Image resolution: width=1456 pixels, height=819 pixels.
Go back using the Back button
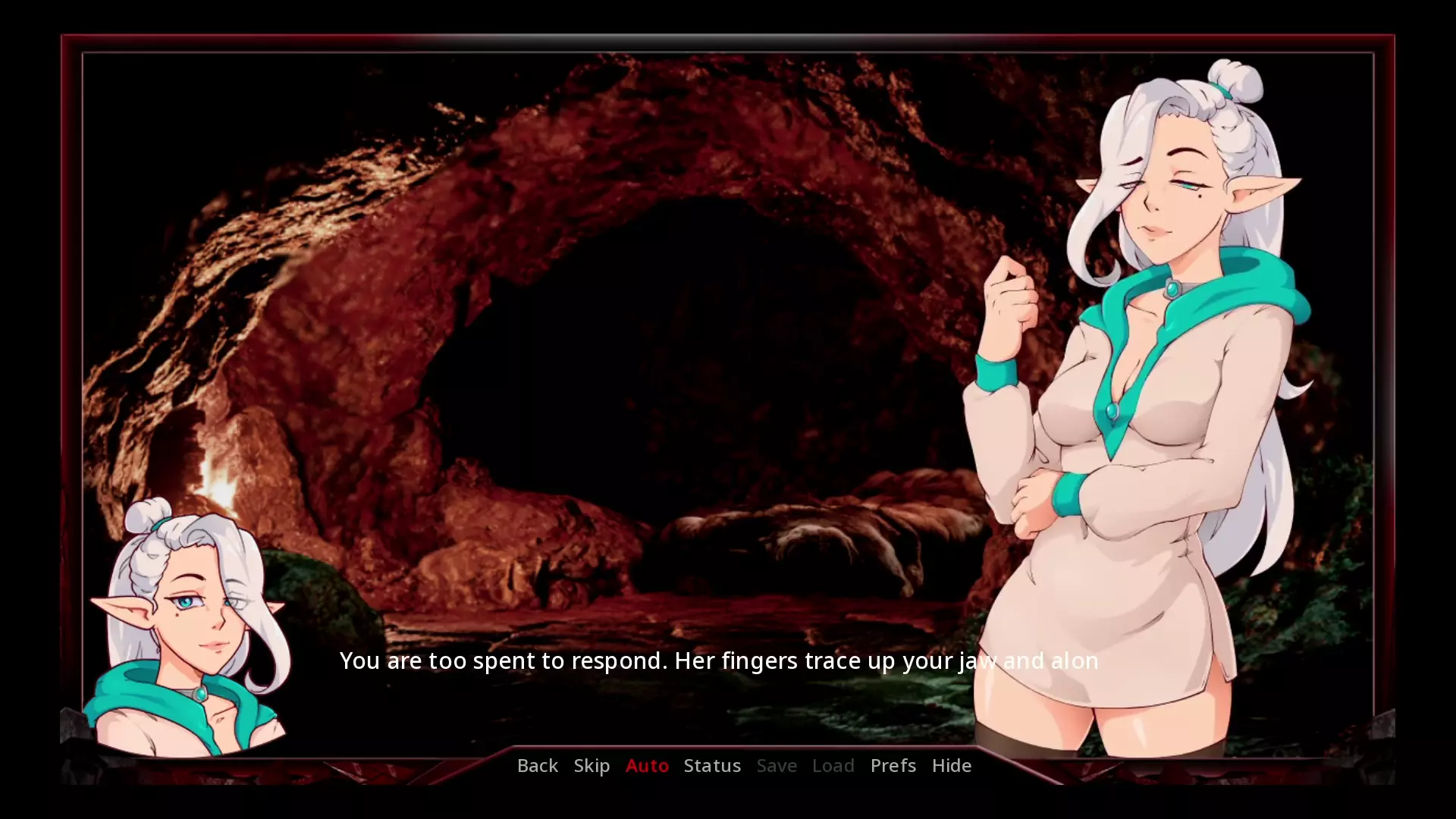pos(537,765)
